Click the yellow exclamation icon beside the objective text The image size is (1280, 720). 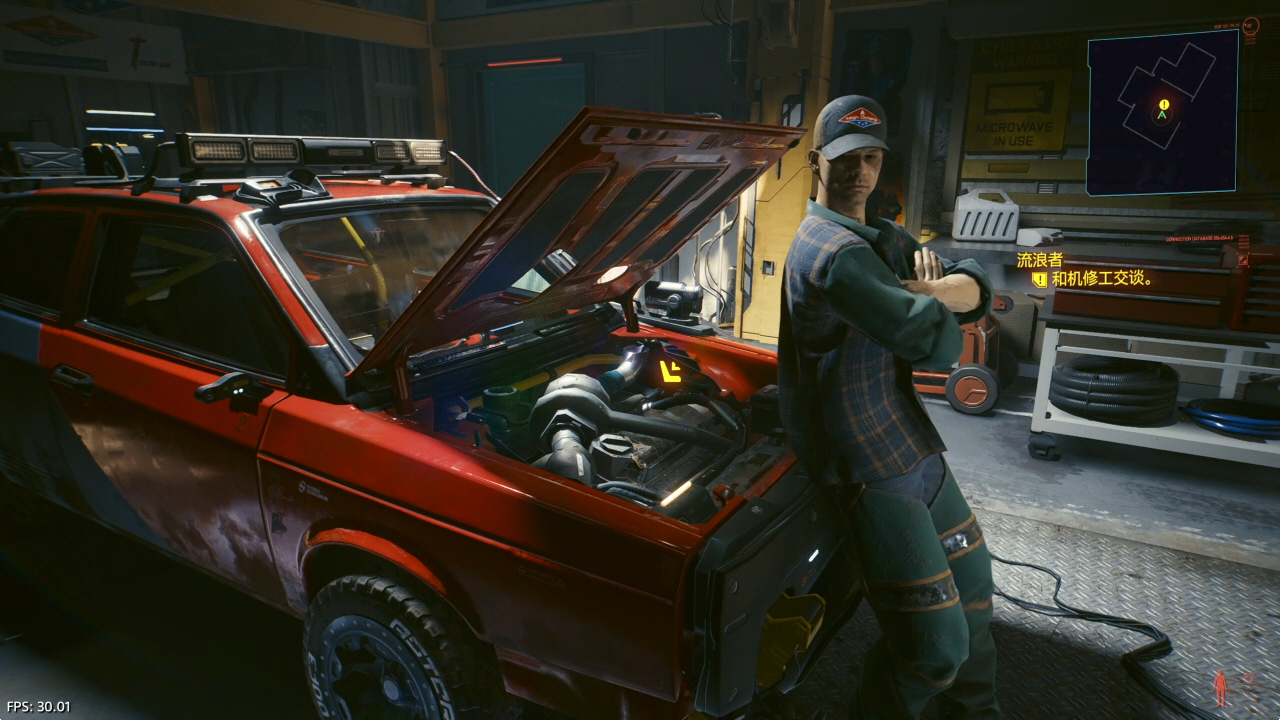pos(1039,280)
